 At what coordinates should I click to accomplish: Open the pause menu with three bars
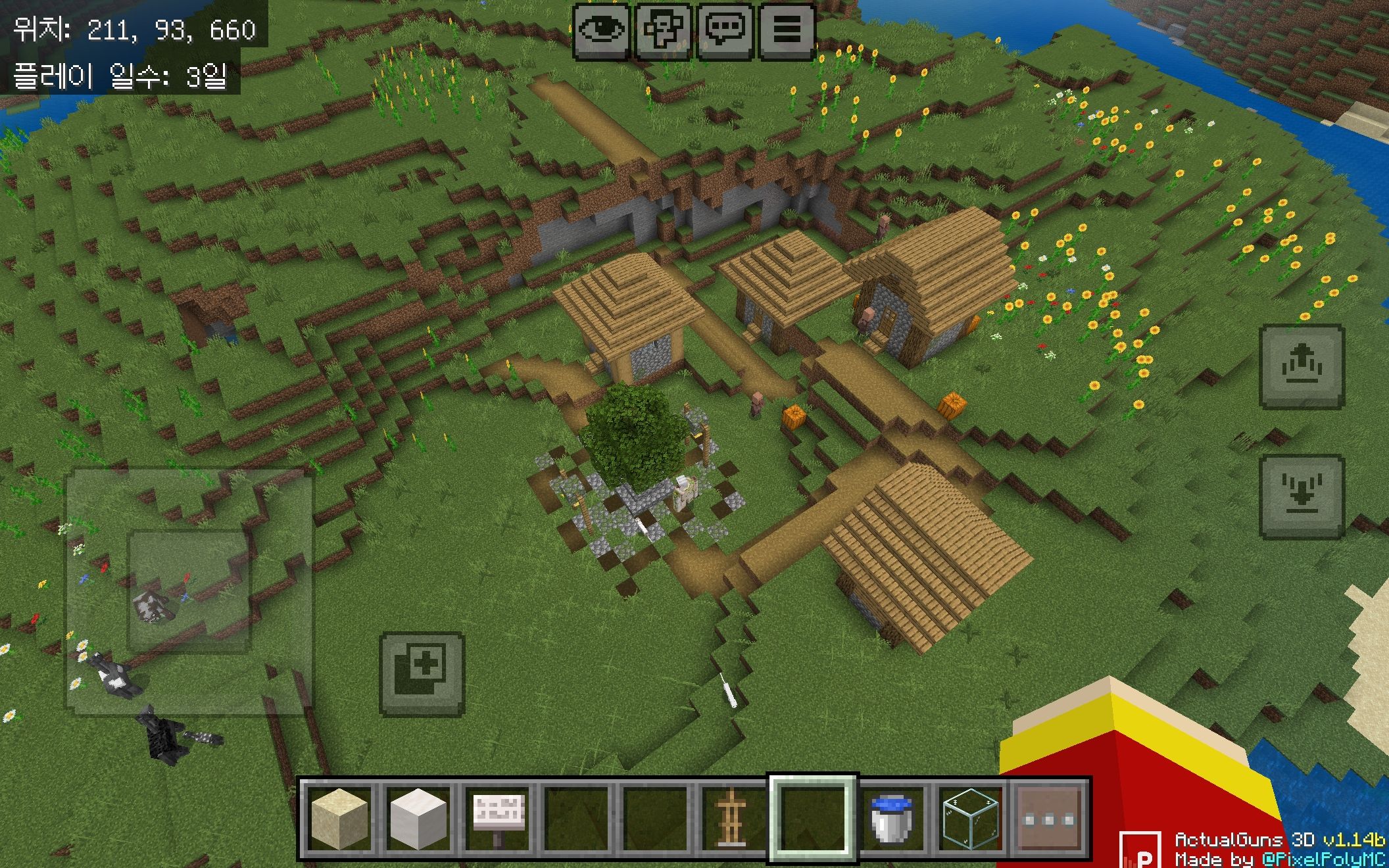(x=787, y=30)
